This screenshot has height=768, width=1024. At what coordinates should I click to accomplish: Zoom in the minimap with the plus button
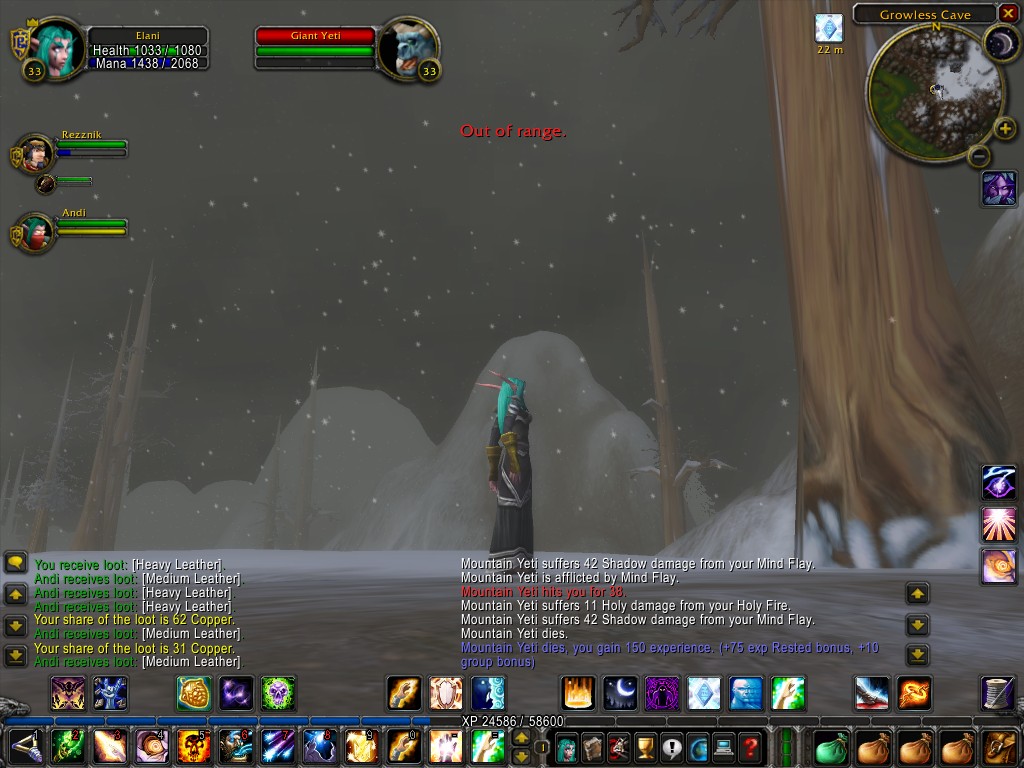(1004, 128)
